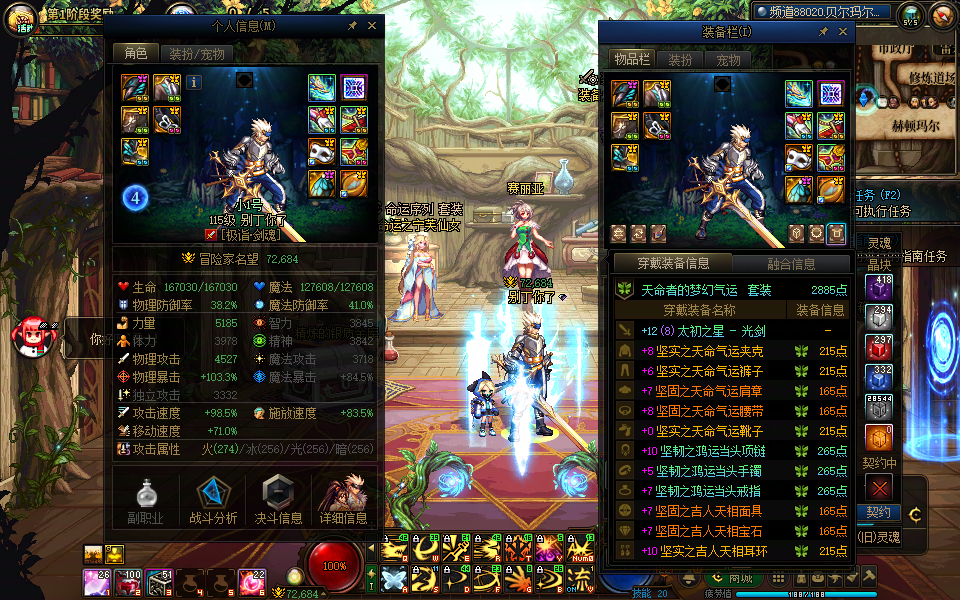Click the blue number 4 badge
960x600 pixels.
point(136,198)
